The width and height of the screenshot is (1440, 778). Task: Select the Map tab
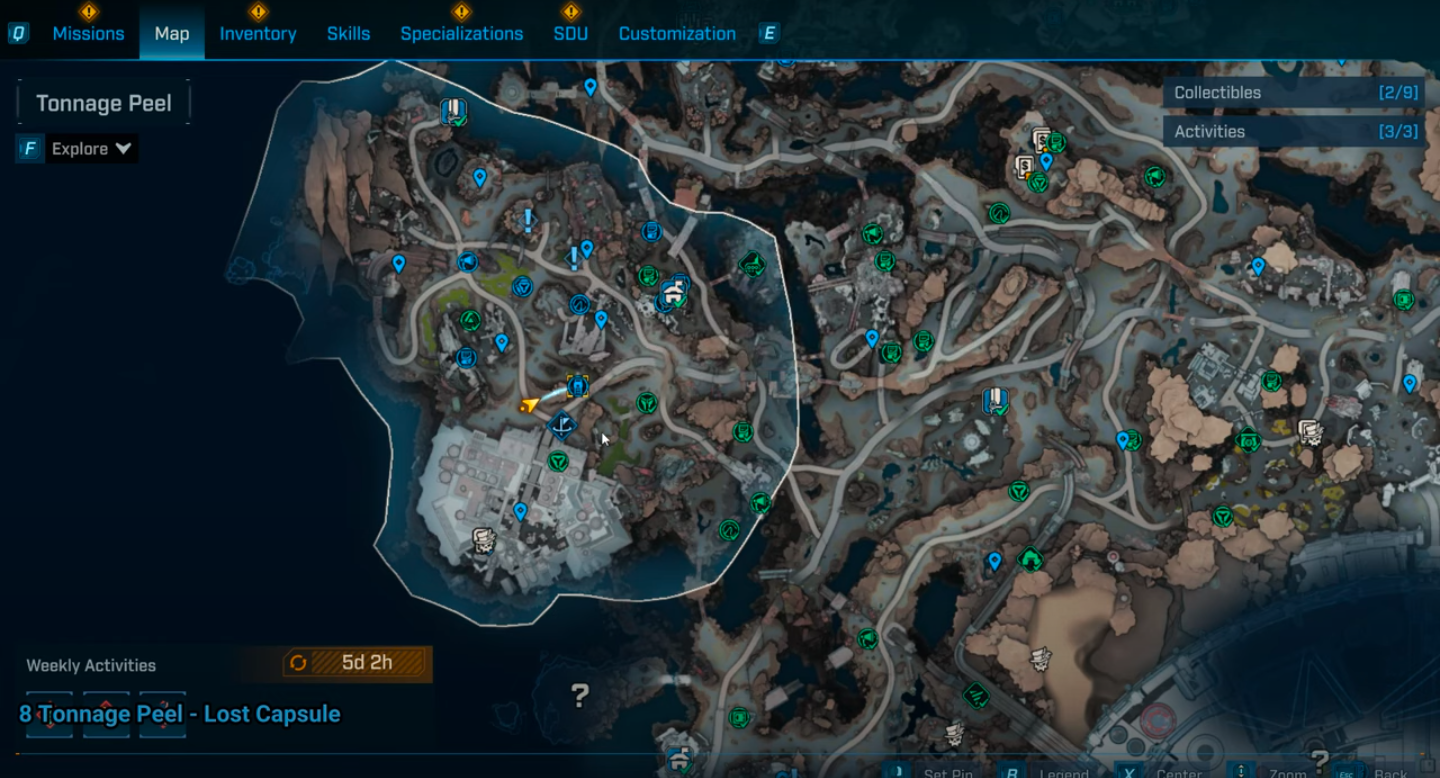[x=172, y=34]
